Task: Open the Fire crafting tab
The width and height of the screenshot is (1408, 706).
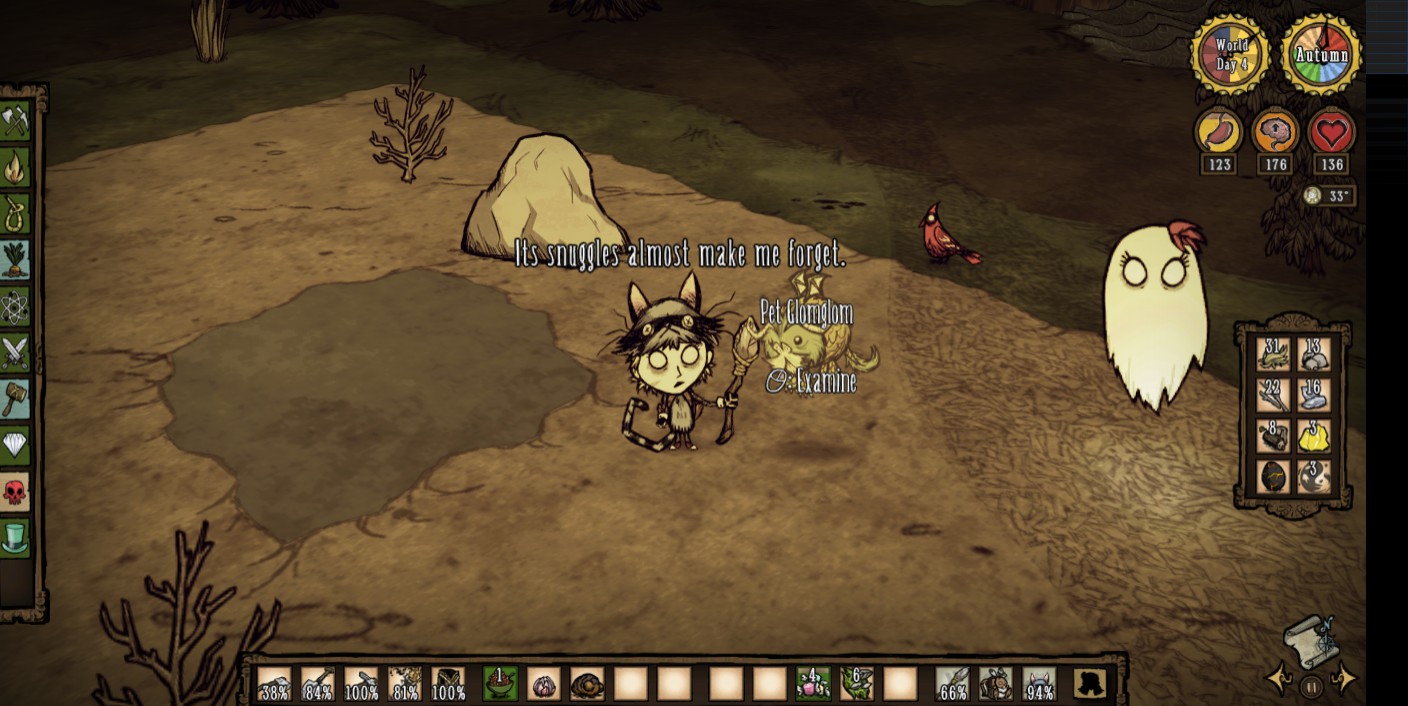Action: pyautogui.click(x=15, y=168)
